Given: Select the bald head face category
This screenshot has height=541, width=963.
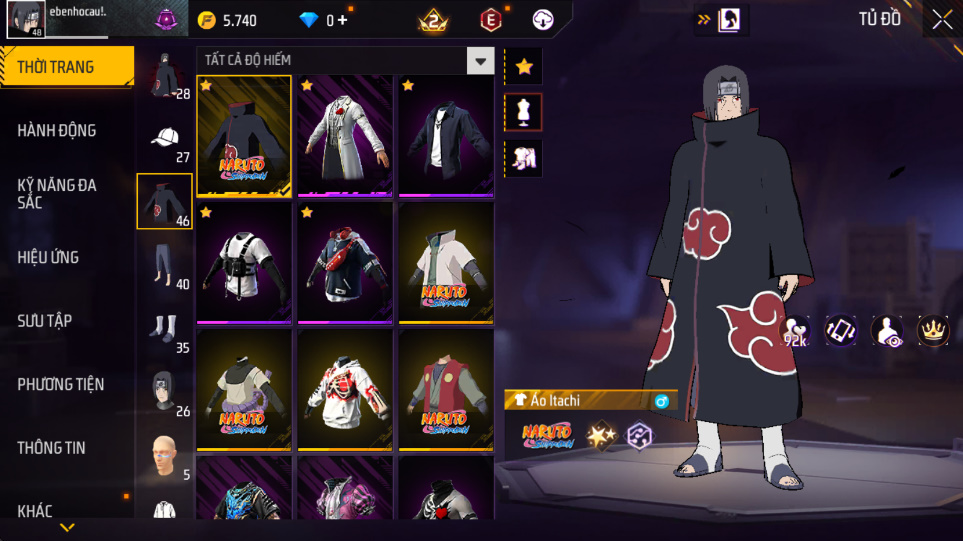Looking at the screenshot, I should pyautogui.click(x=163, y=455).
